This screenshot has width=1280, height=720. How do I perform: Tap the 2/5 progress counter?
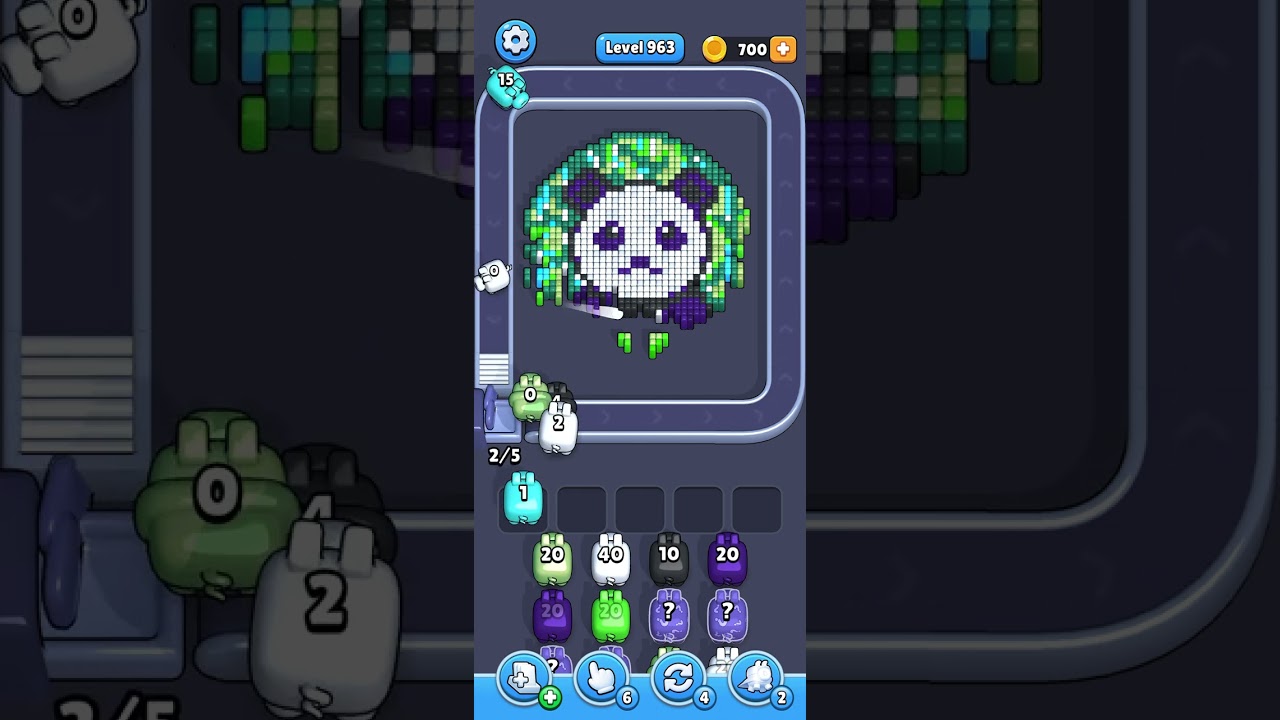coord(502,455)
